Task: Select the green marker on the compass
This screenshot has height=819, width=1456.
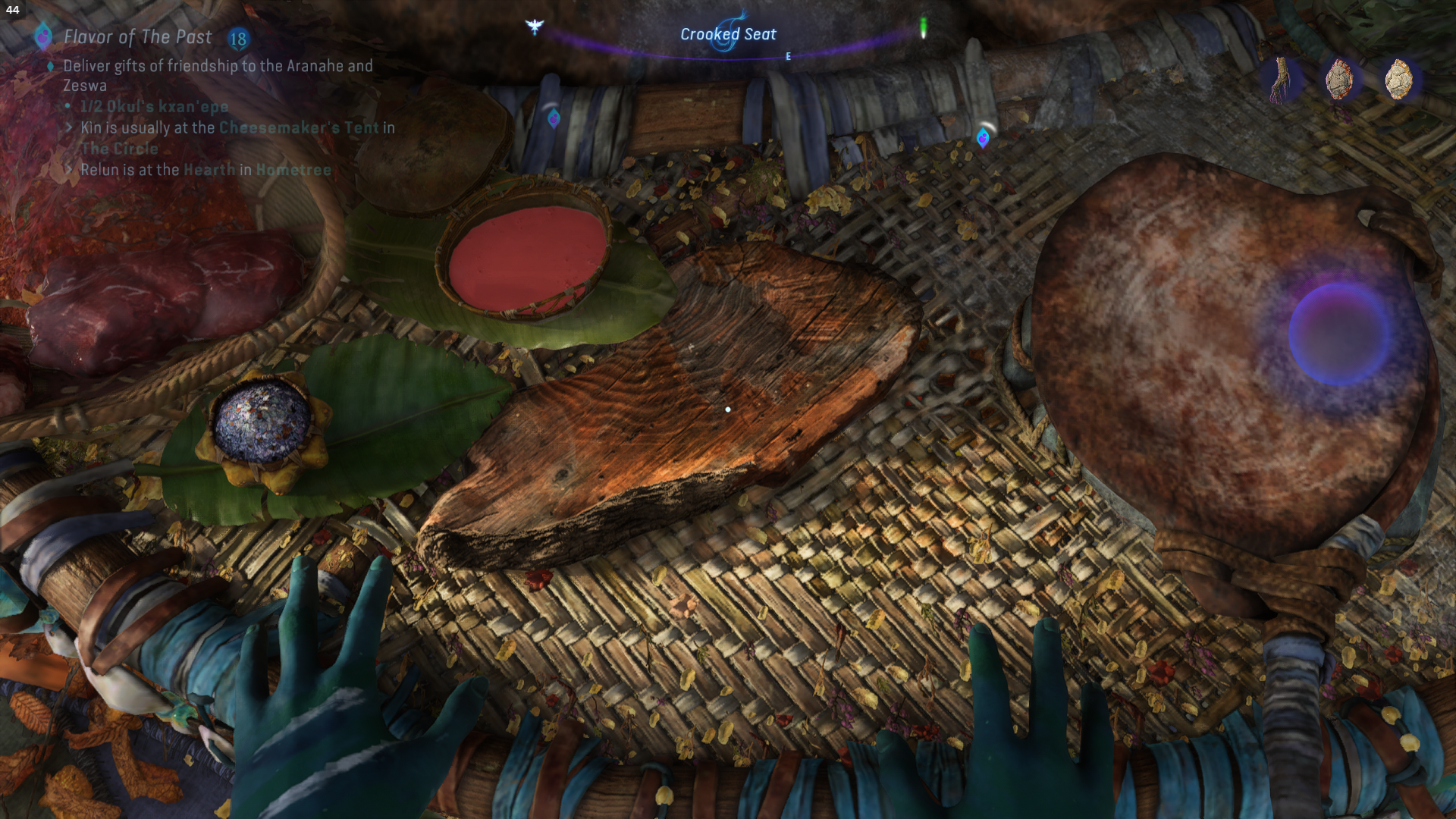Action: pyautogui.click(x=923, y=28)
